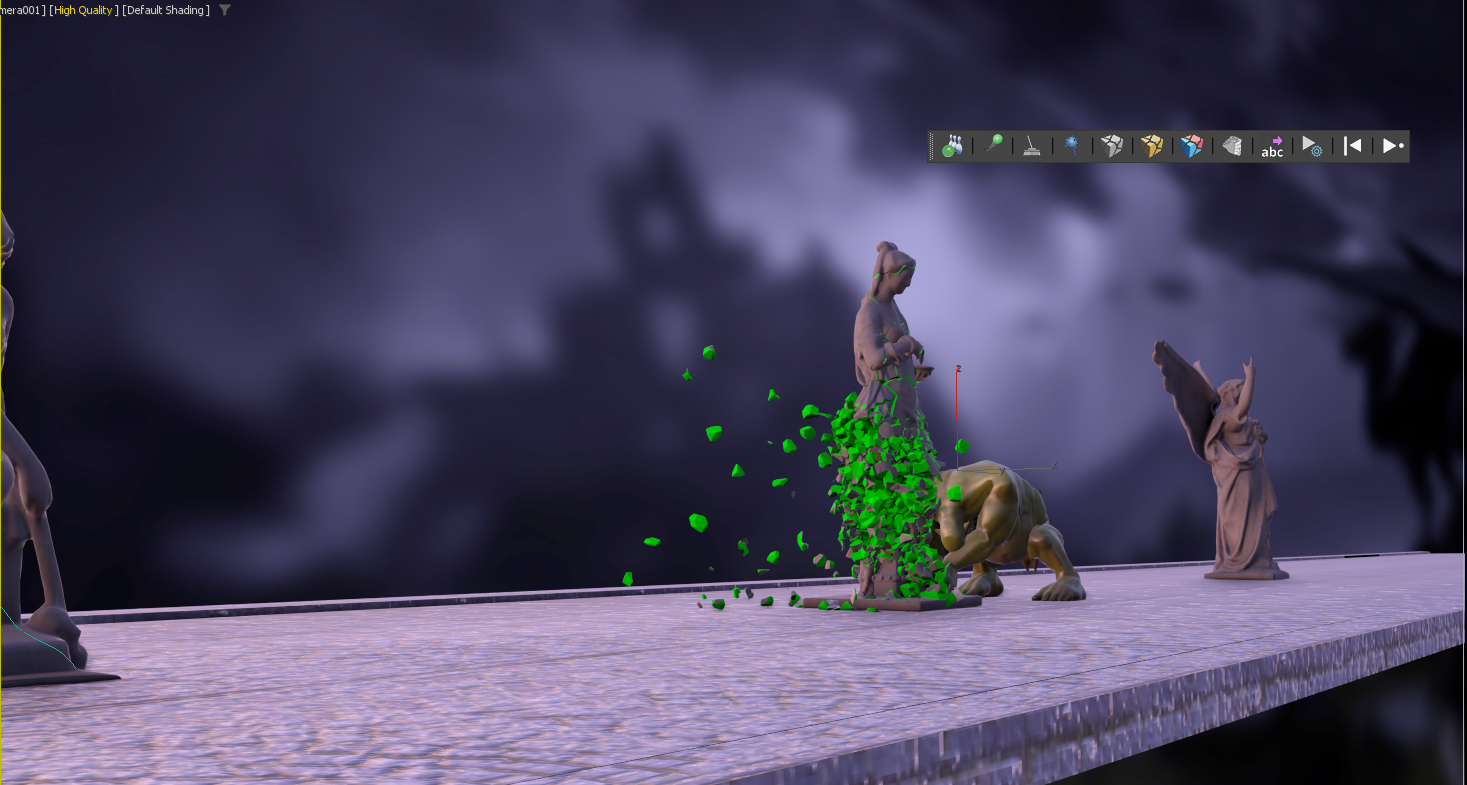Viewport: 1467px width, 785px height.
Task: Click the viewport filter funnel icon
Action: [225, 10]
